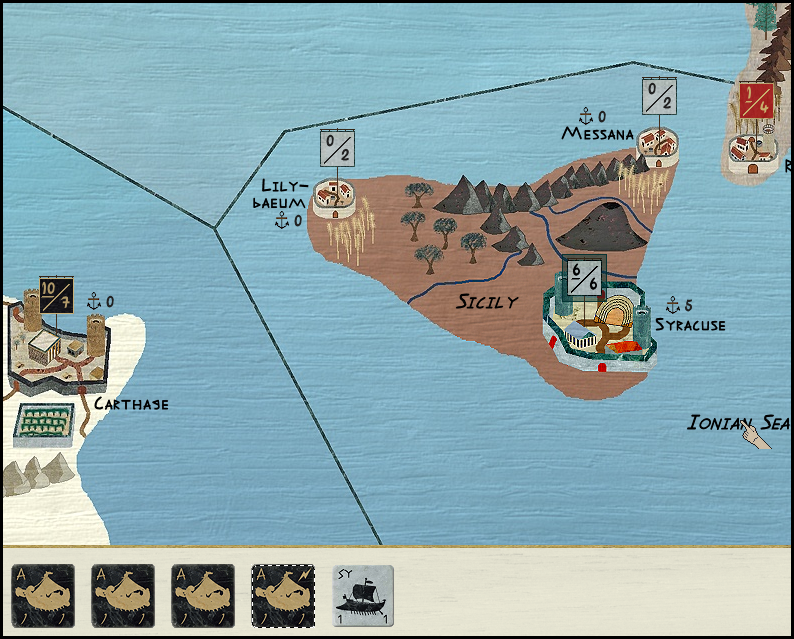Click the red 1/4 garrison flag

coord(755,100)
